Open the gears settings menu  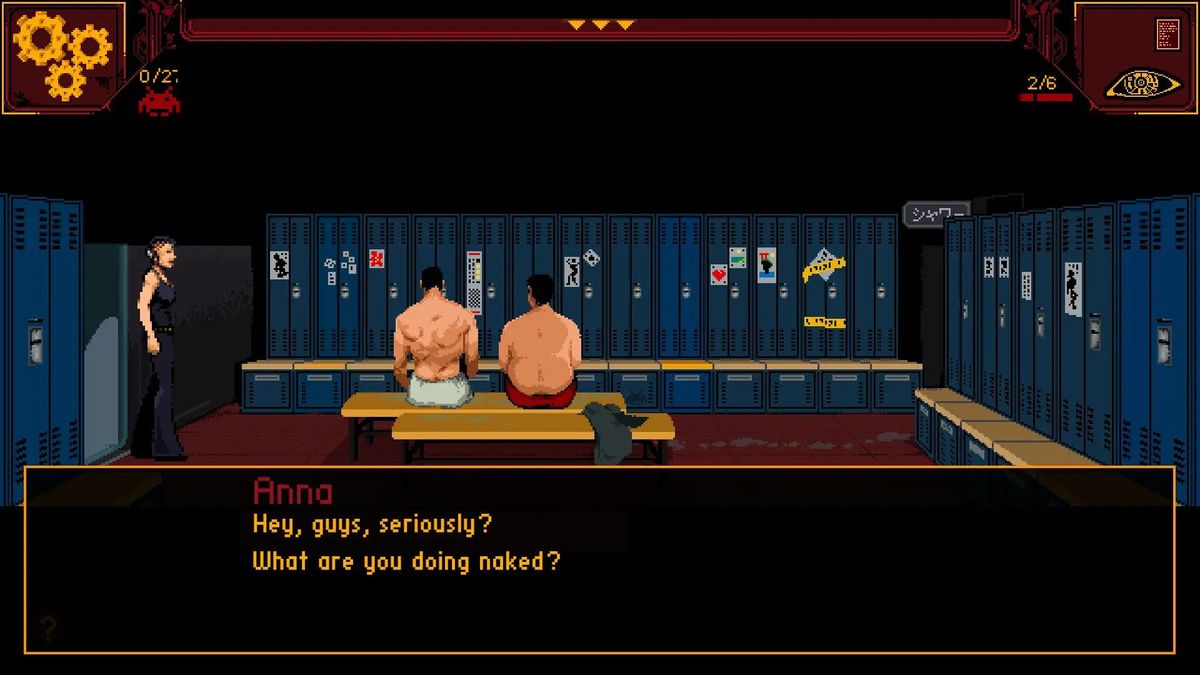[62, 54]
